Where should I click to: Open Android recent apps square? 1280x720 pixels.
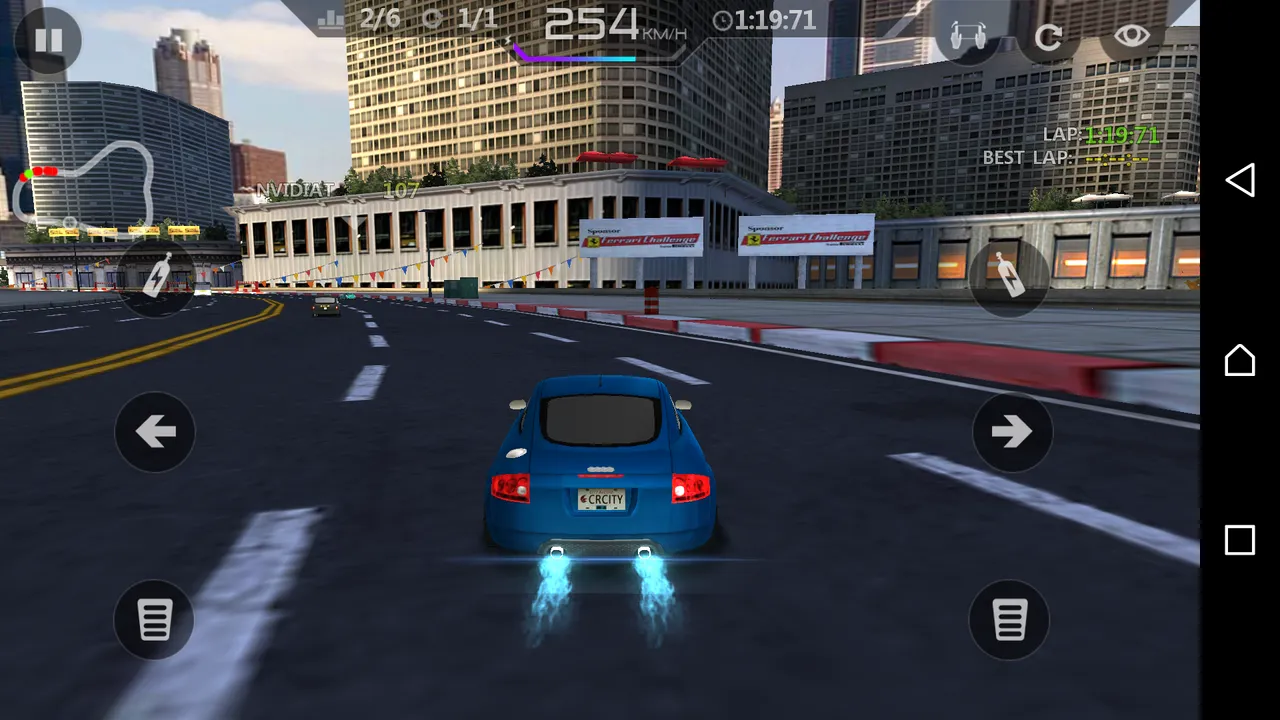pyautogui.click(x=1240, y=540)
